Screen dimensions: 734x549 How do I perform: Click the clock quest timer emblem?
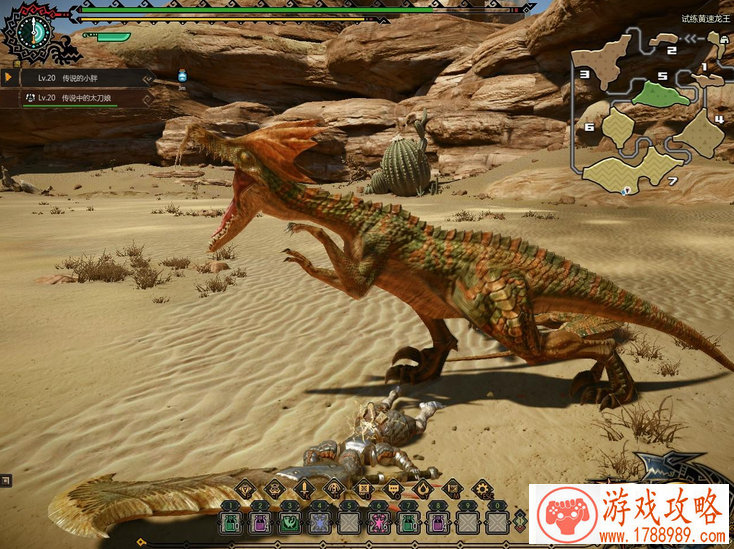click(37, 30)
